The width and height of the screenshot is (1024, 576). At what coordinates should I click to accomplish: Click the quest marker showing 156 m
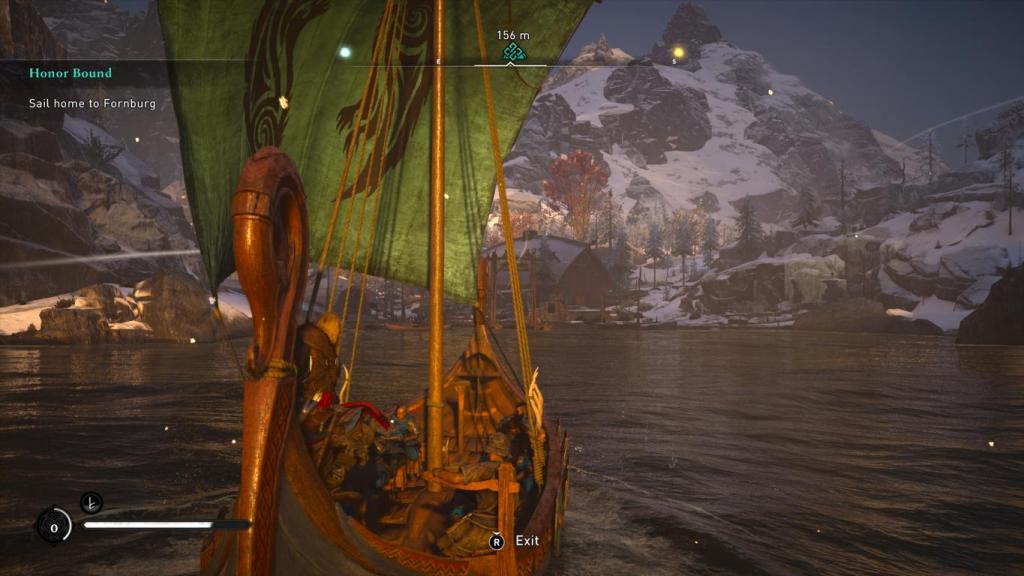(513, 52)
